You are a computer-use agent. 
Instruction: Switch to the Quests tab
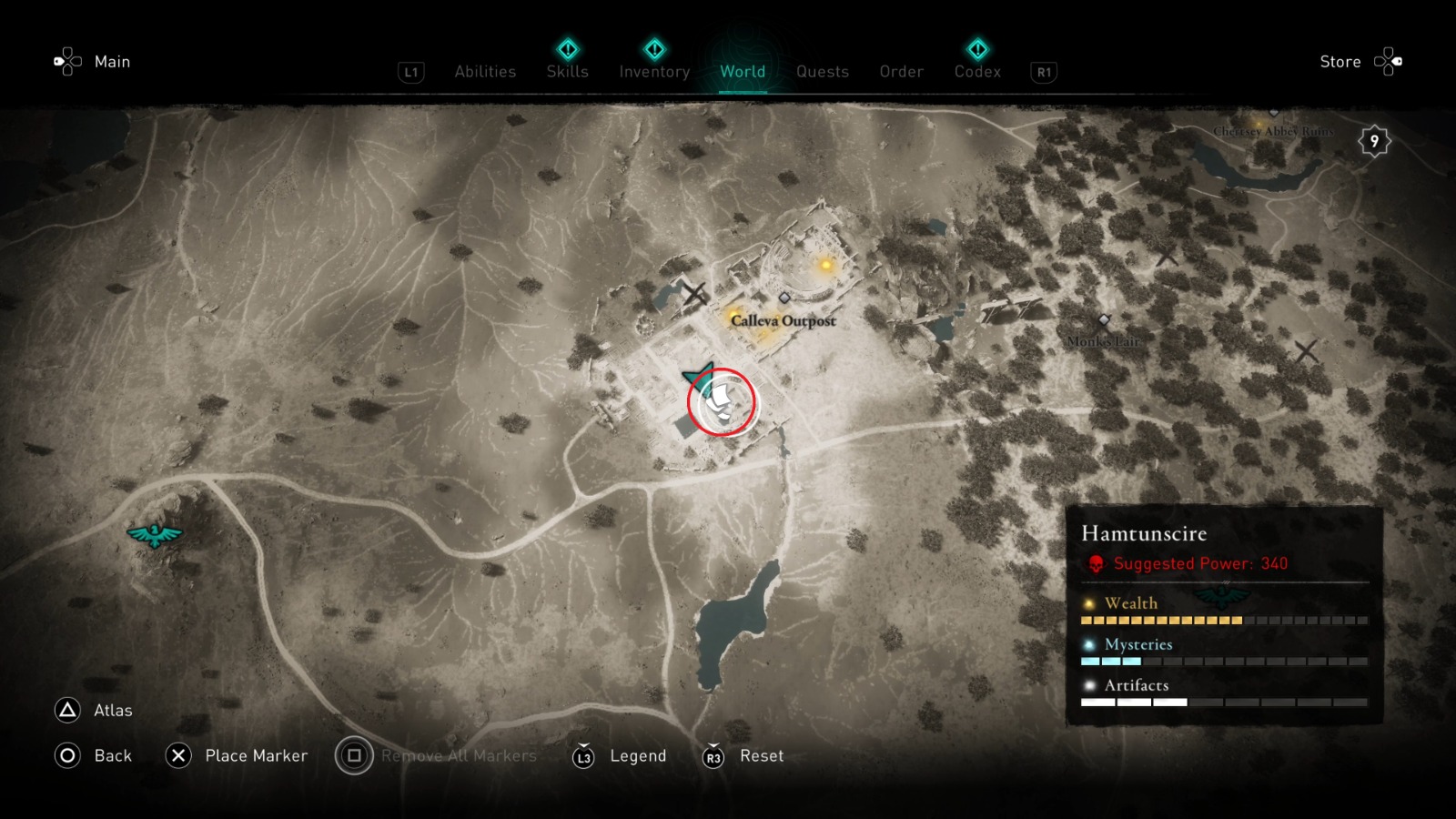point(822,72)
